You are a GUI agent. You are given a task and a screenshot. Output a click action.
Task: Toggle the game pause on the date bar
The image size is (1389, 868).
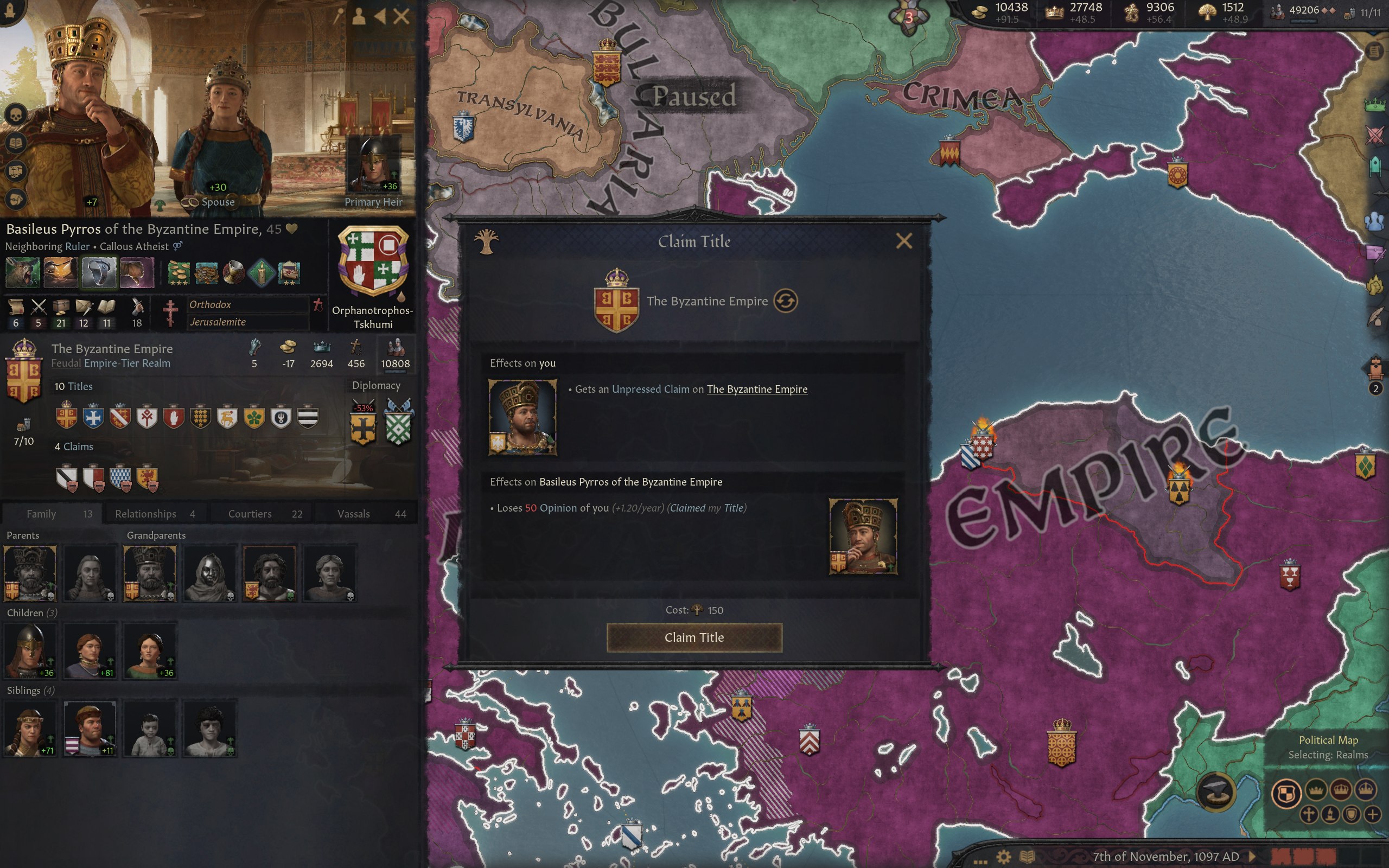tap(1252, 858)
